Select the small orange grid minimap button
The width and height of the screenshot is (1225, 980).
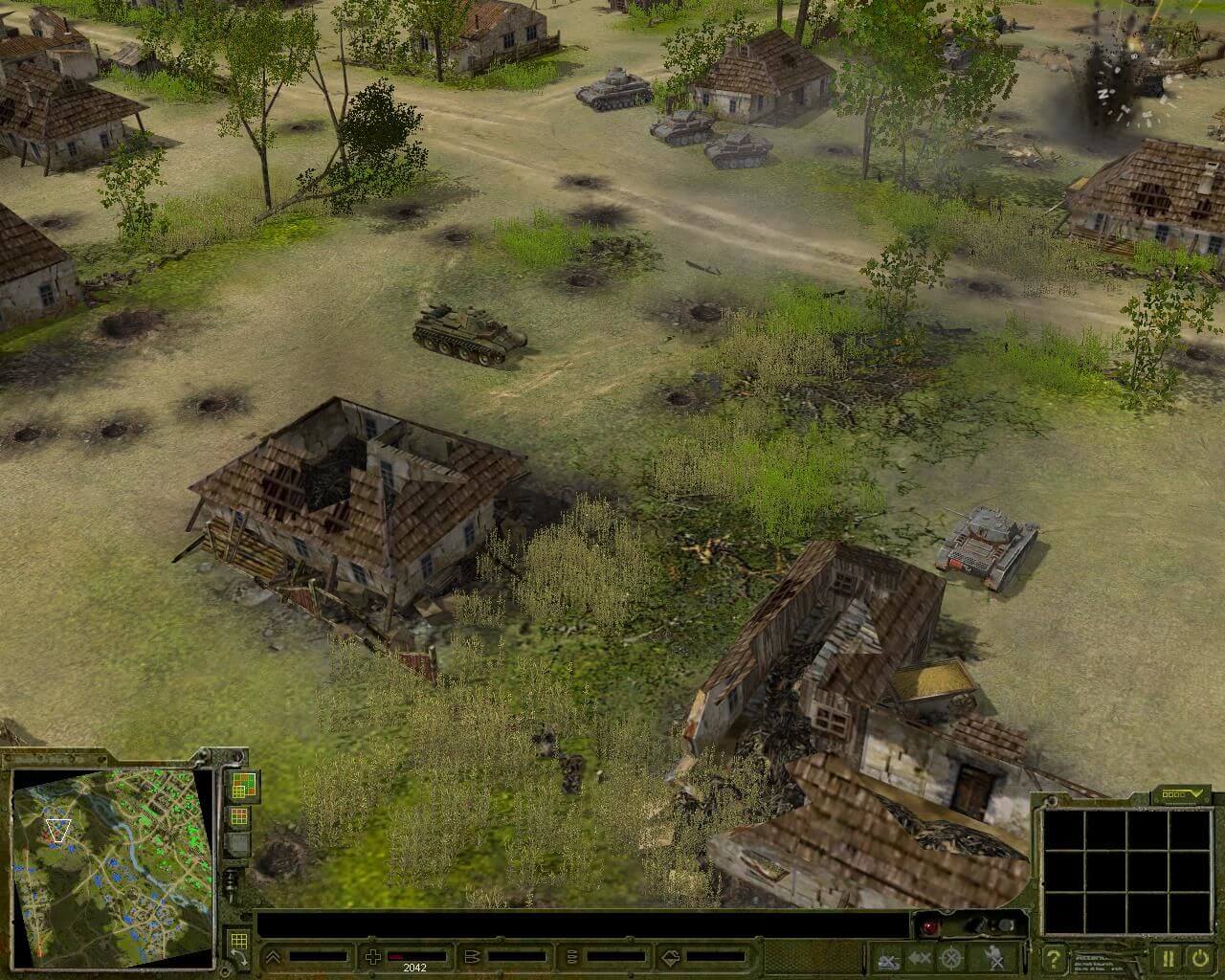coord(238,816)
